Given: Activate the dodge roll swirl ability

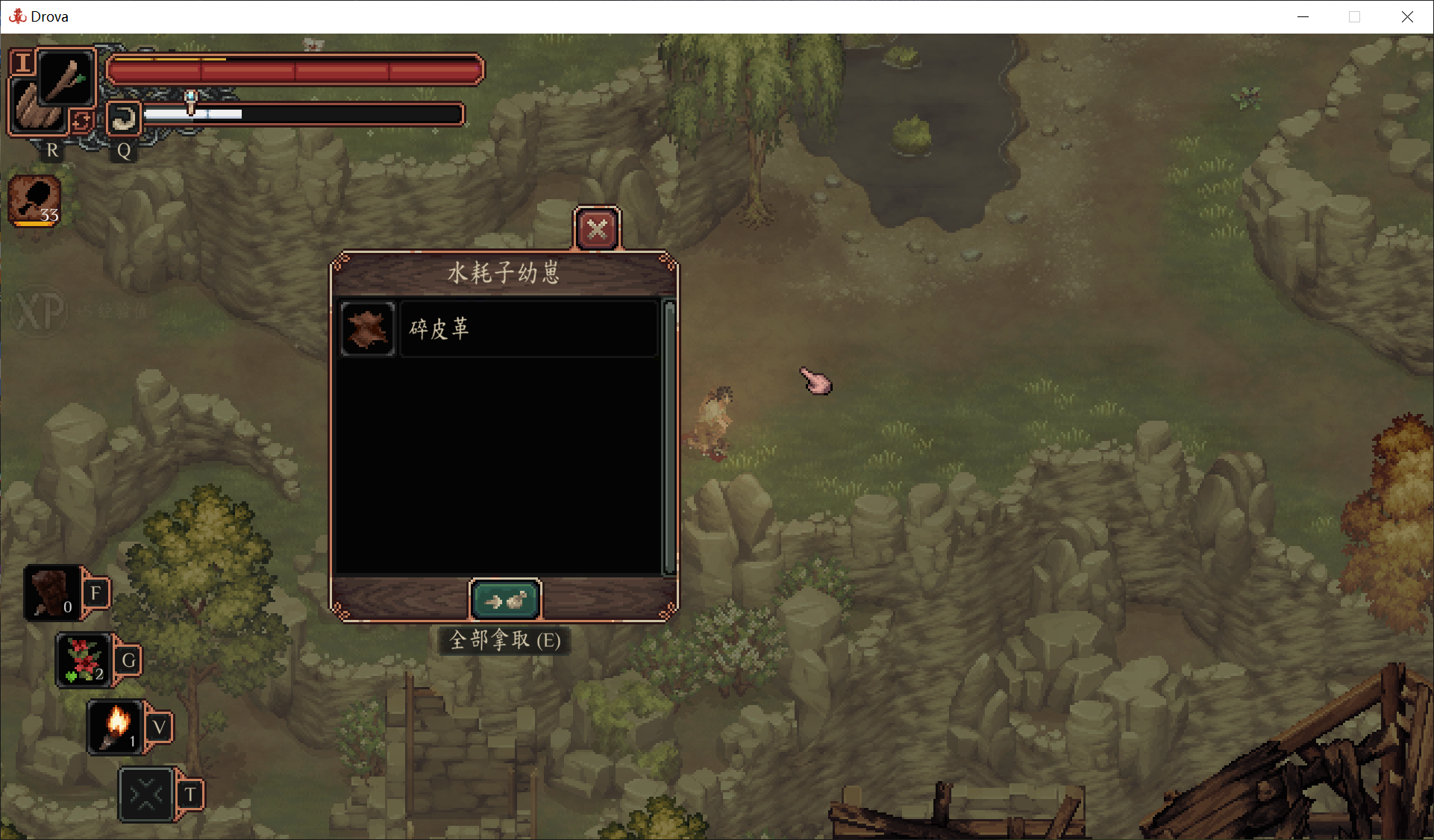Looking at the screenshot, I should pyautogui.click(x=123, y=119).
